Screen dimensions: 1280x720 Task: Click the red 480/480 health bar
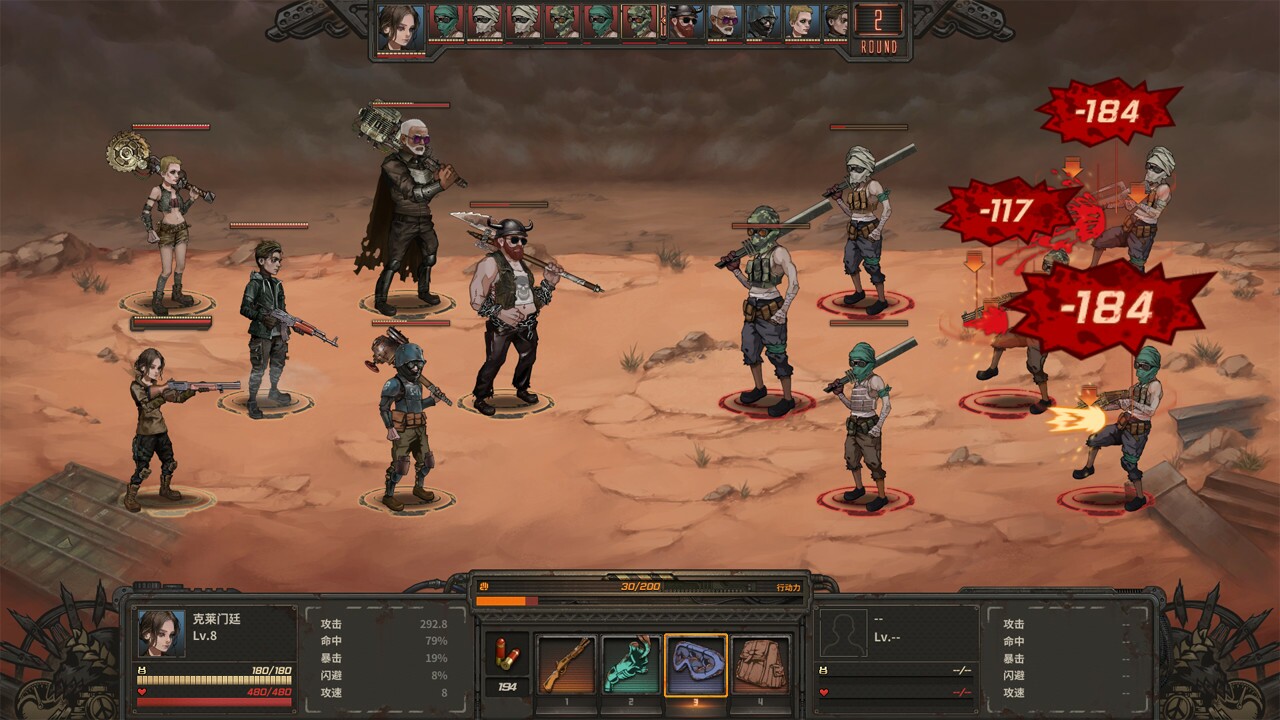coord(213,702)
